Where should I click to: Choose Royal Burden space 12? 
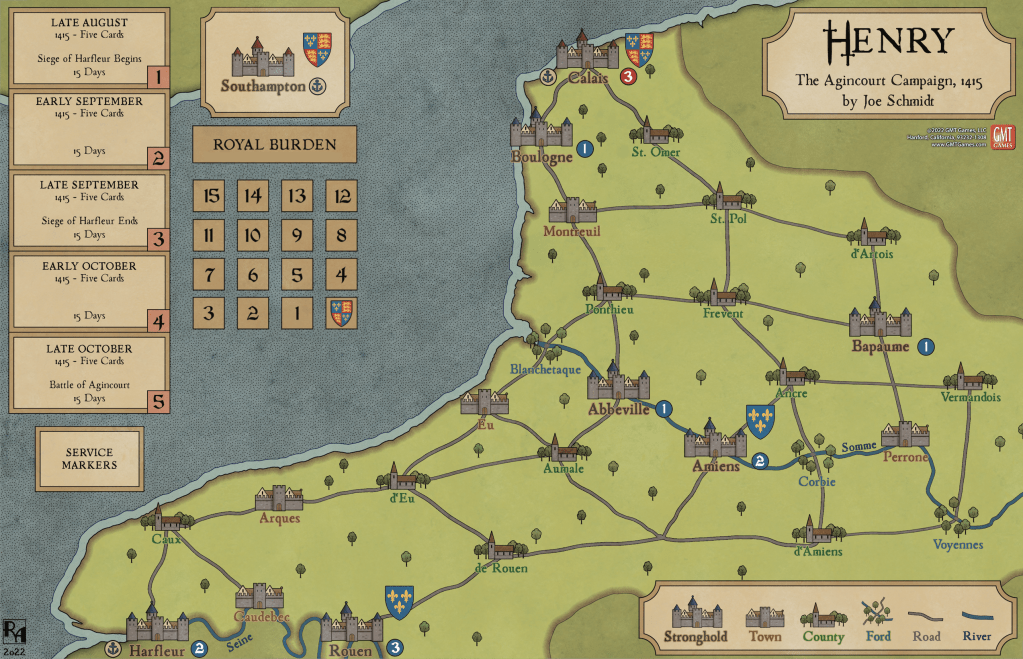point(341,197)
